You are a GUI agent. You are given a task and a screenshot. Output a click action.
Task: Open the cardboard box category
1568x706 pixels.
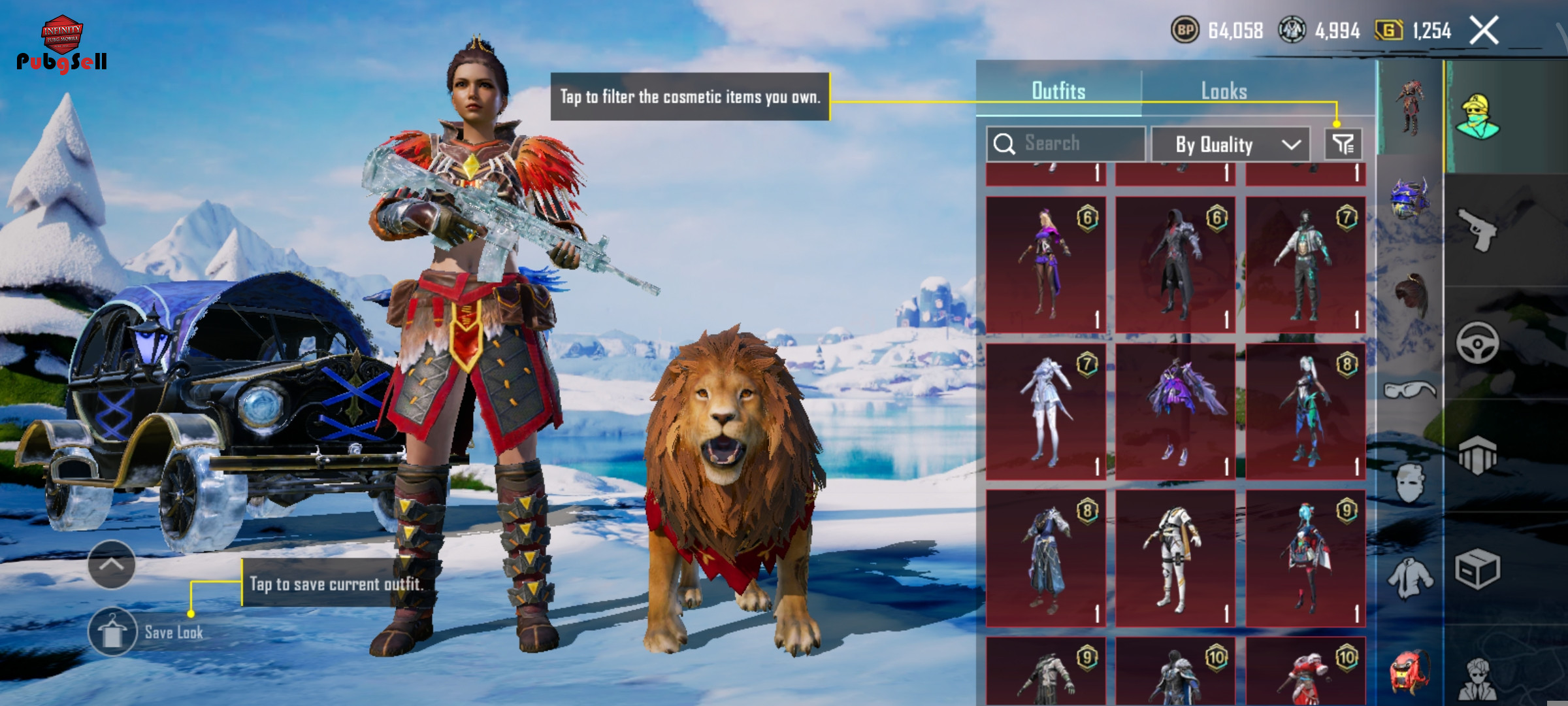(1478, 569)
